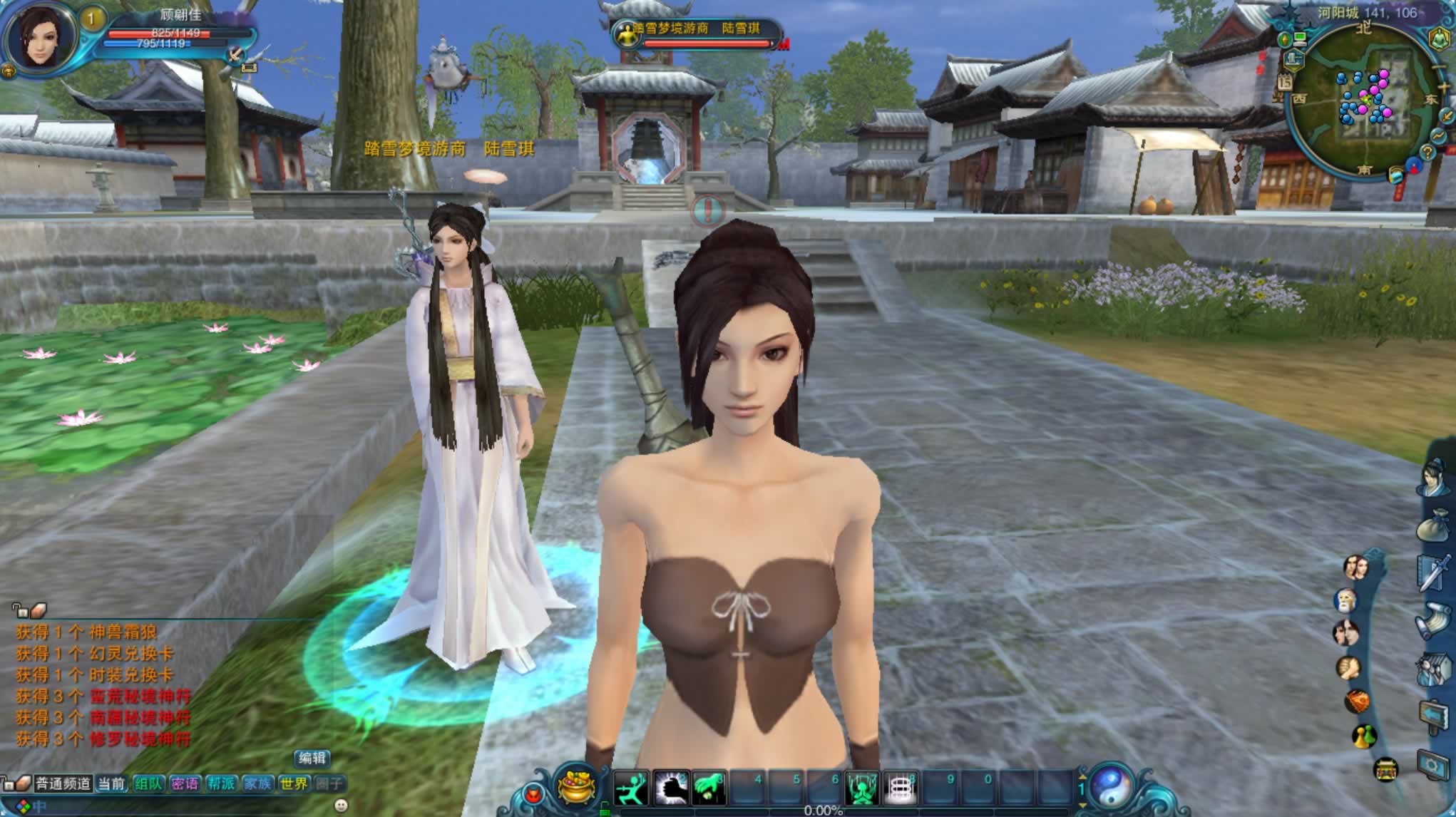Open the sword and book skills icon
The image size is (1456, 817).
click(x=1435, y=572)
